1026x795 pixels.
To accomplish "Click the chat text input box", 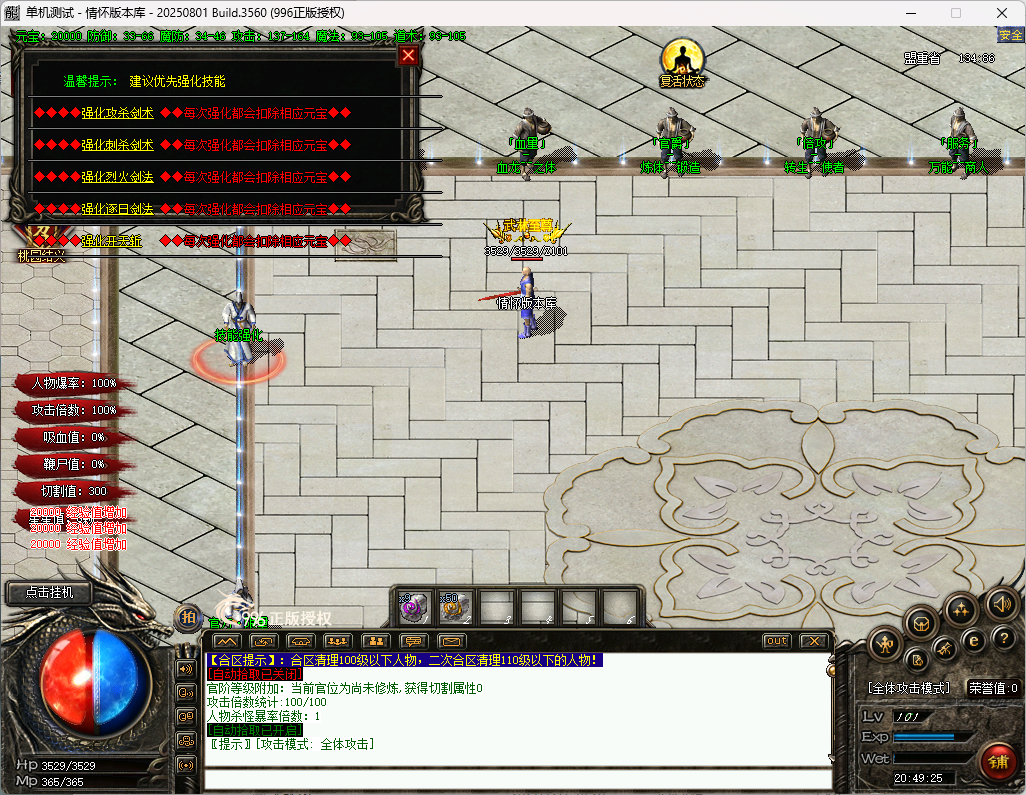I will 517,779.
